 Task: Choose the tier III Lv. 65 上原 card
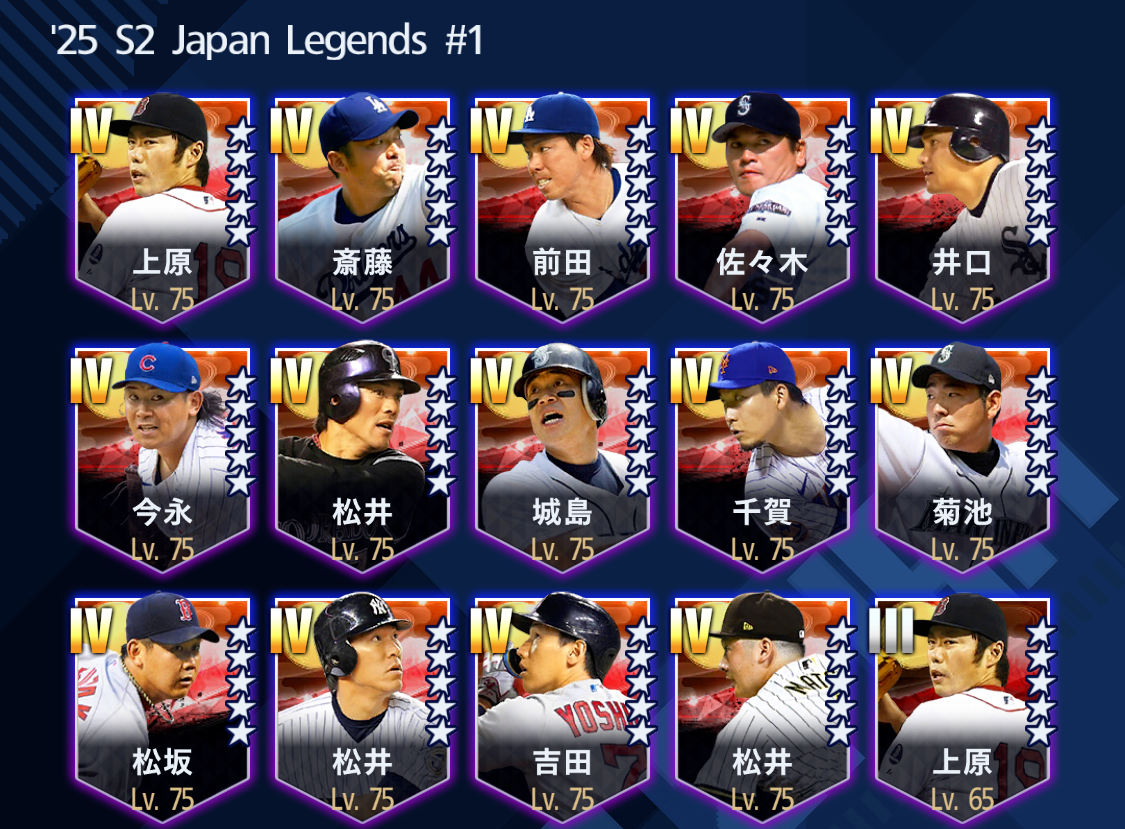point(962,705)
